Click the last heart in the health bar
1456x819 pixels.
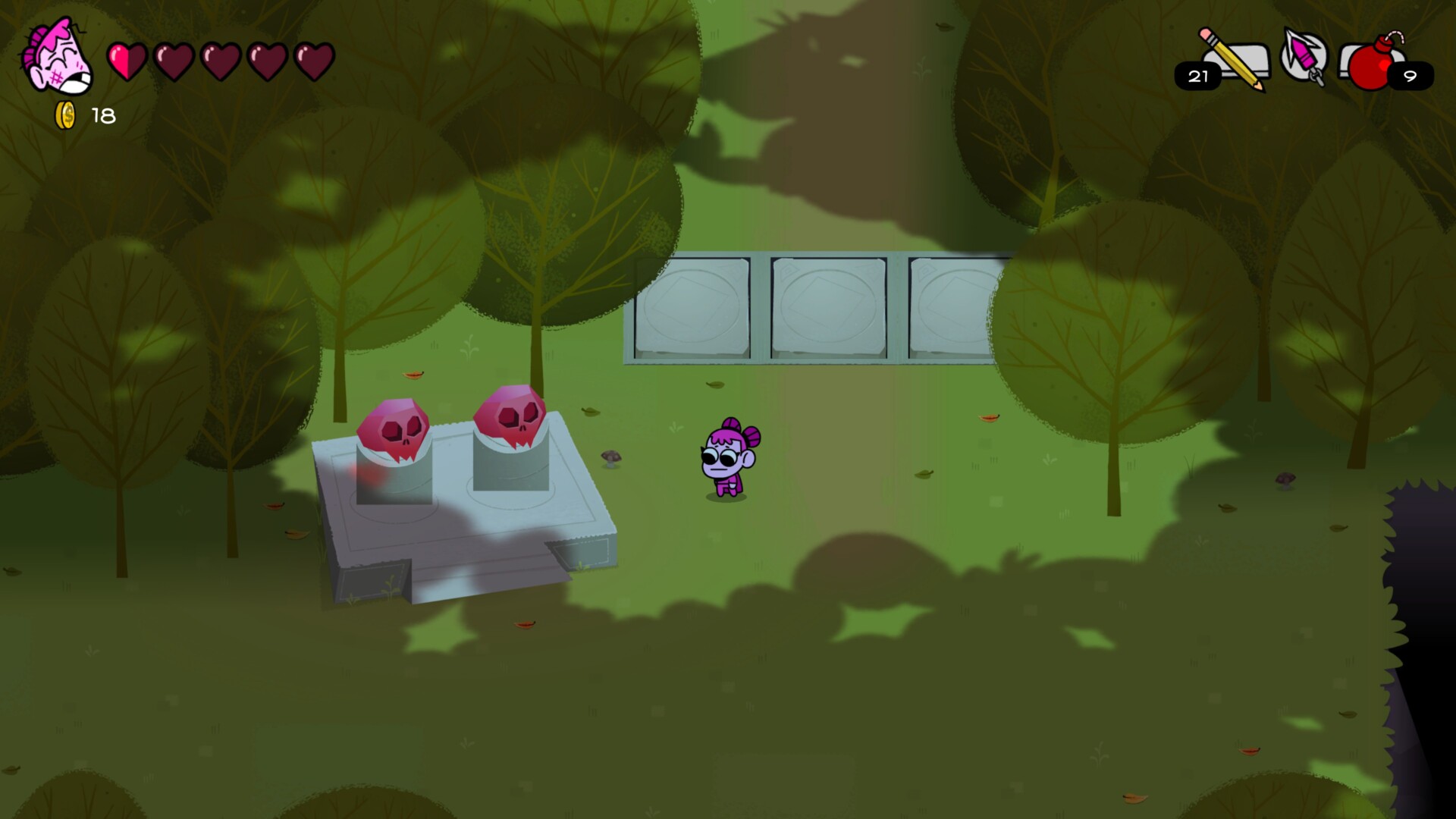[313, 62]
